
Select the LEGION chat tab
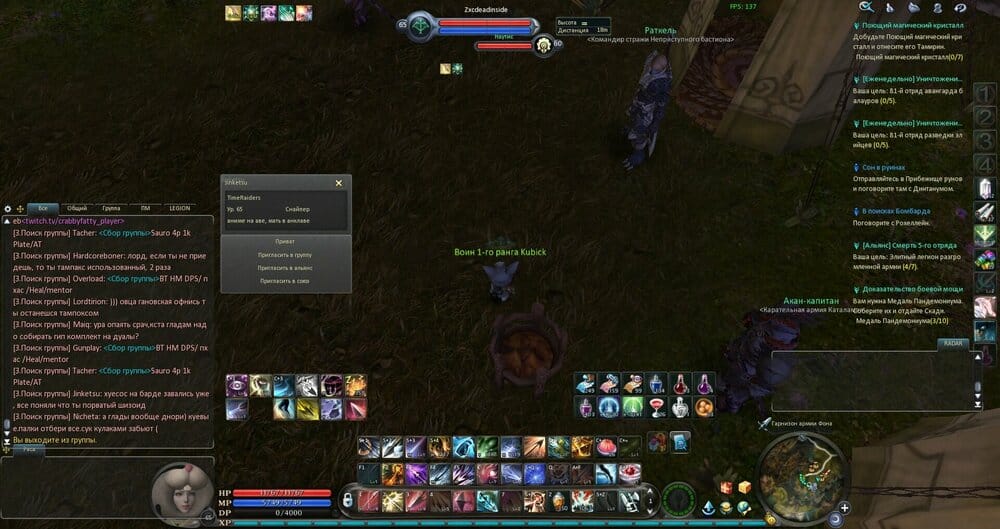[180, 208]
